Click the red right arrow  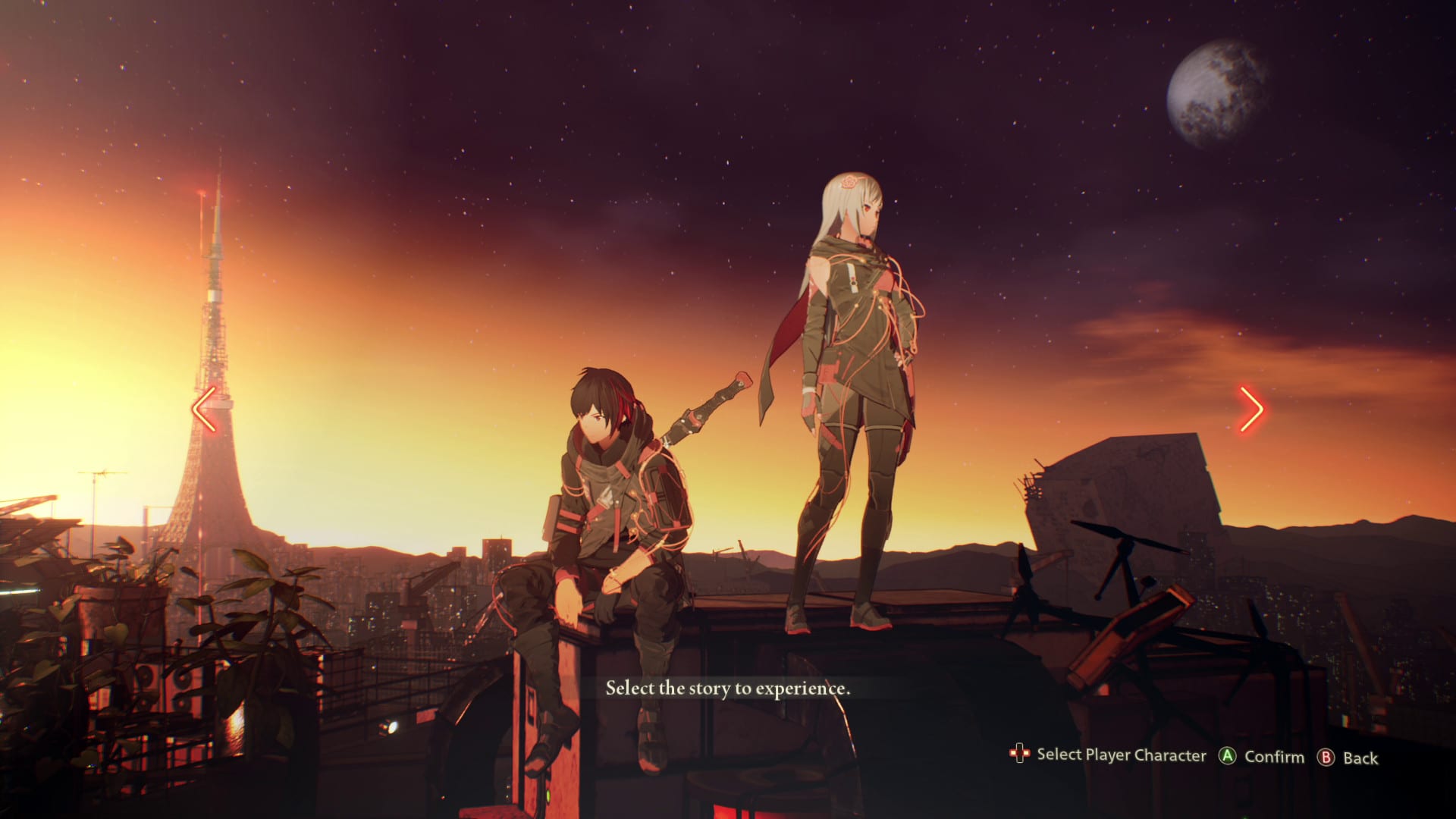tap(1251, 409)
